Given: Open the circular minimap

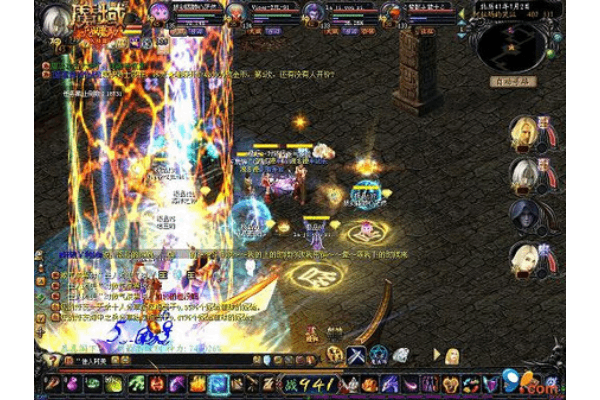Looking at the screenshot, I should click(512, 42).
